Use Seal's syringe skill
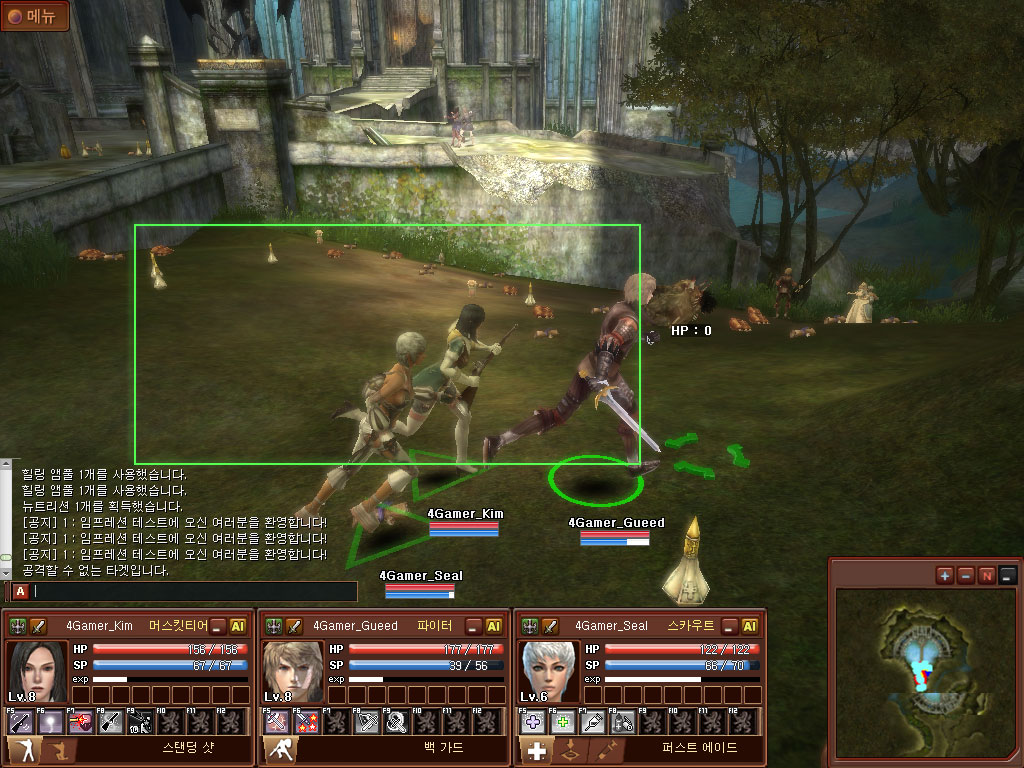Image resolution: width=1024 pixels, height=768 pixels. (594, 721)
